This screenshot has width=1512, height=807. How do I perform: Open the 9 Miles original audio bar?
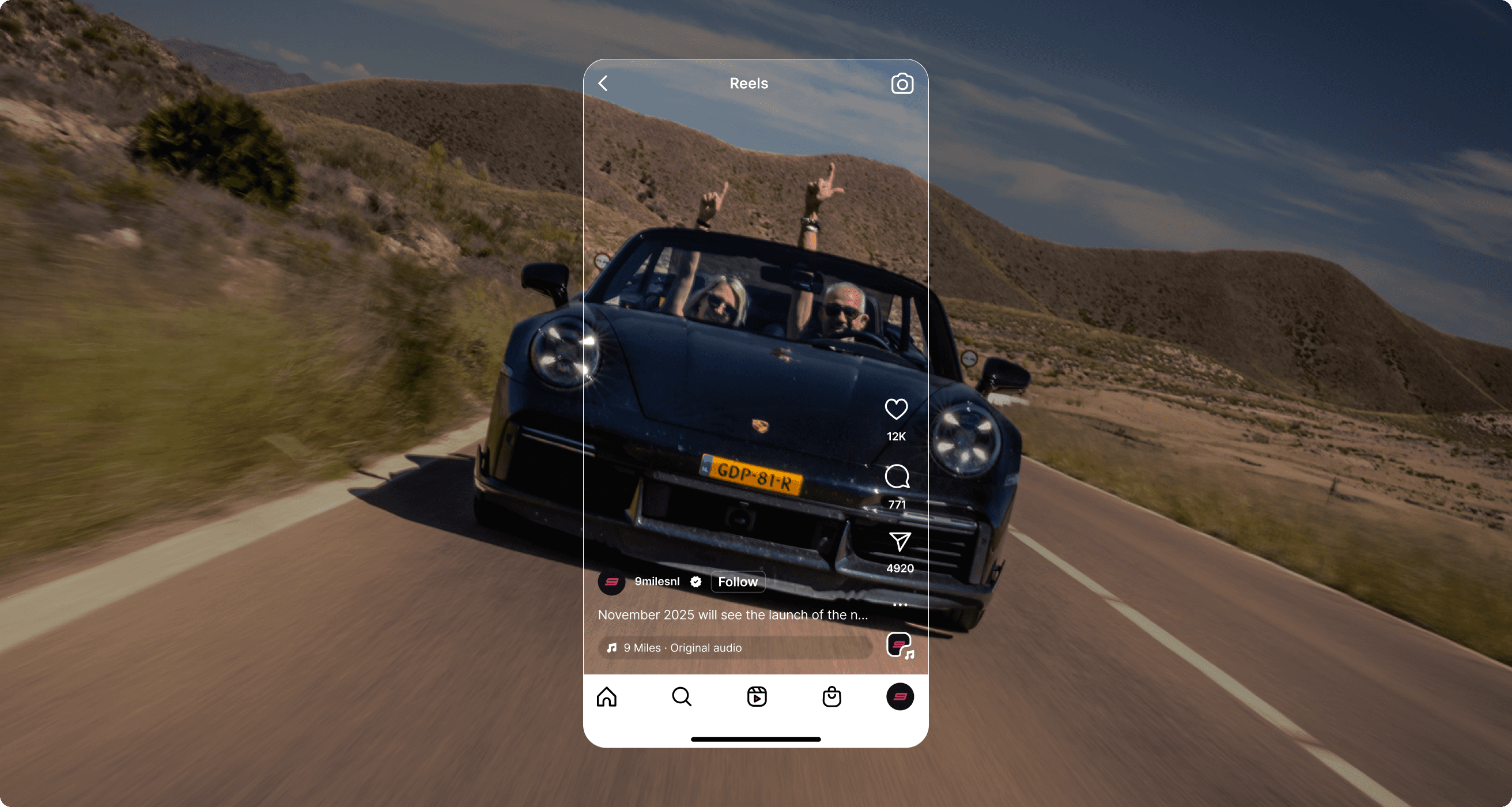(735, 648)
